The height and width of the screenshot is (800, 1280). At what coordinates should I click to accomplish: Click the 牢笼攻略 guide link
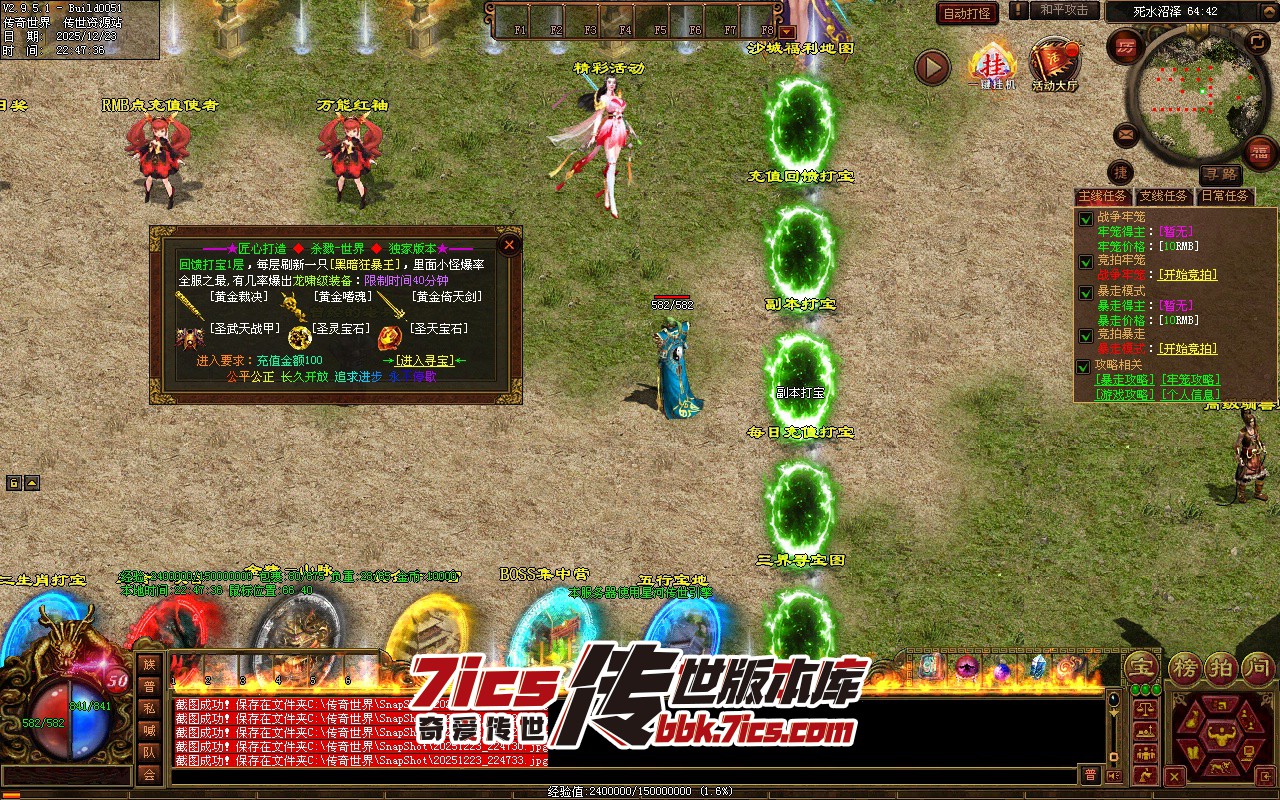pyautogui.click(x=1189, y=380)
